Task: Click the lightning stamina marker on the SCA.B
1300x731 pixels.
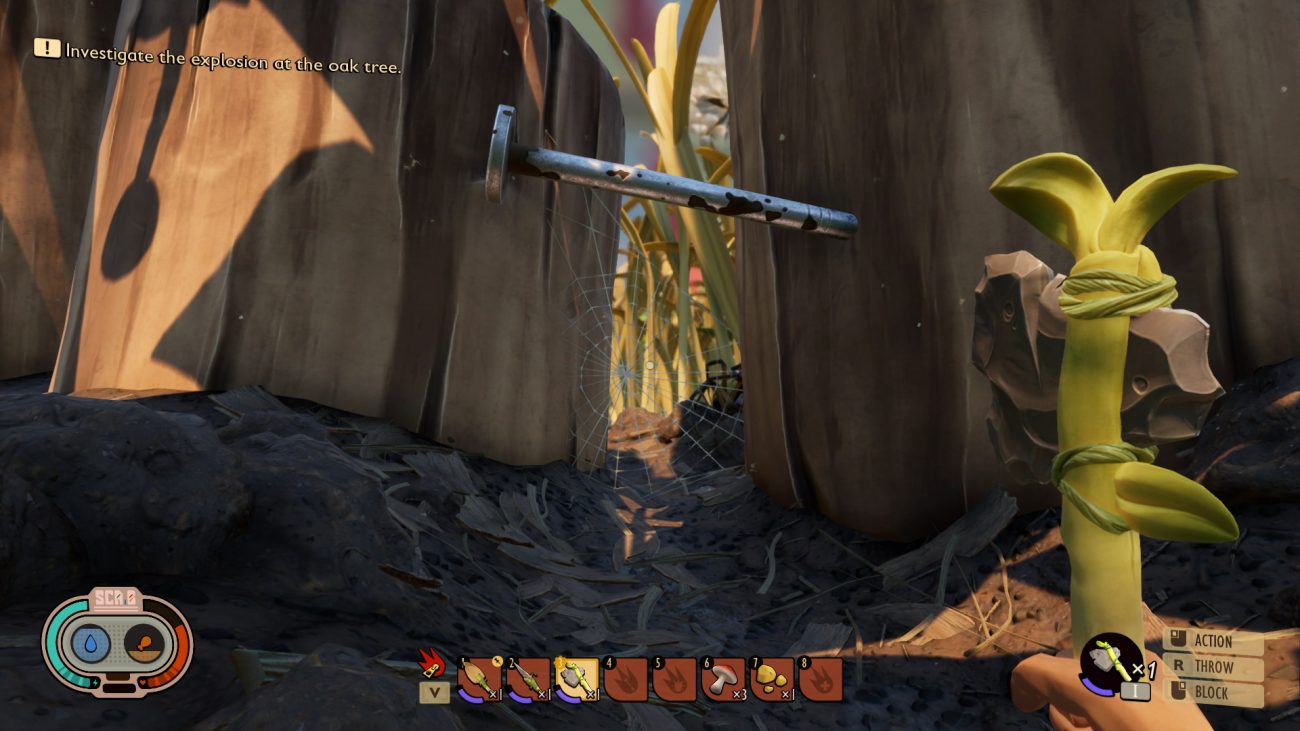Action: [x=95, y=683]
